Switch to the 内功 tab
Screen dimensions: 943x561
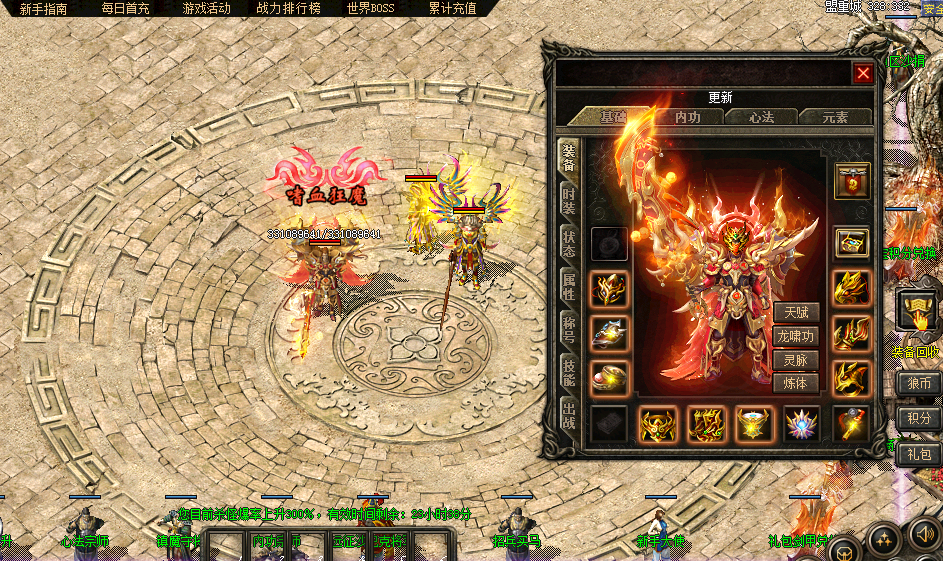(687, 117)
